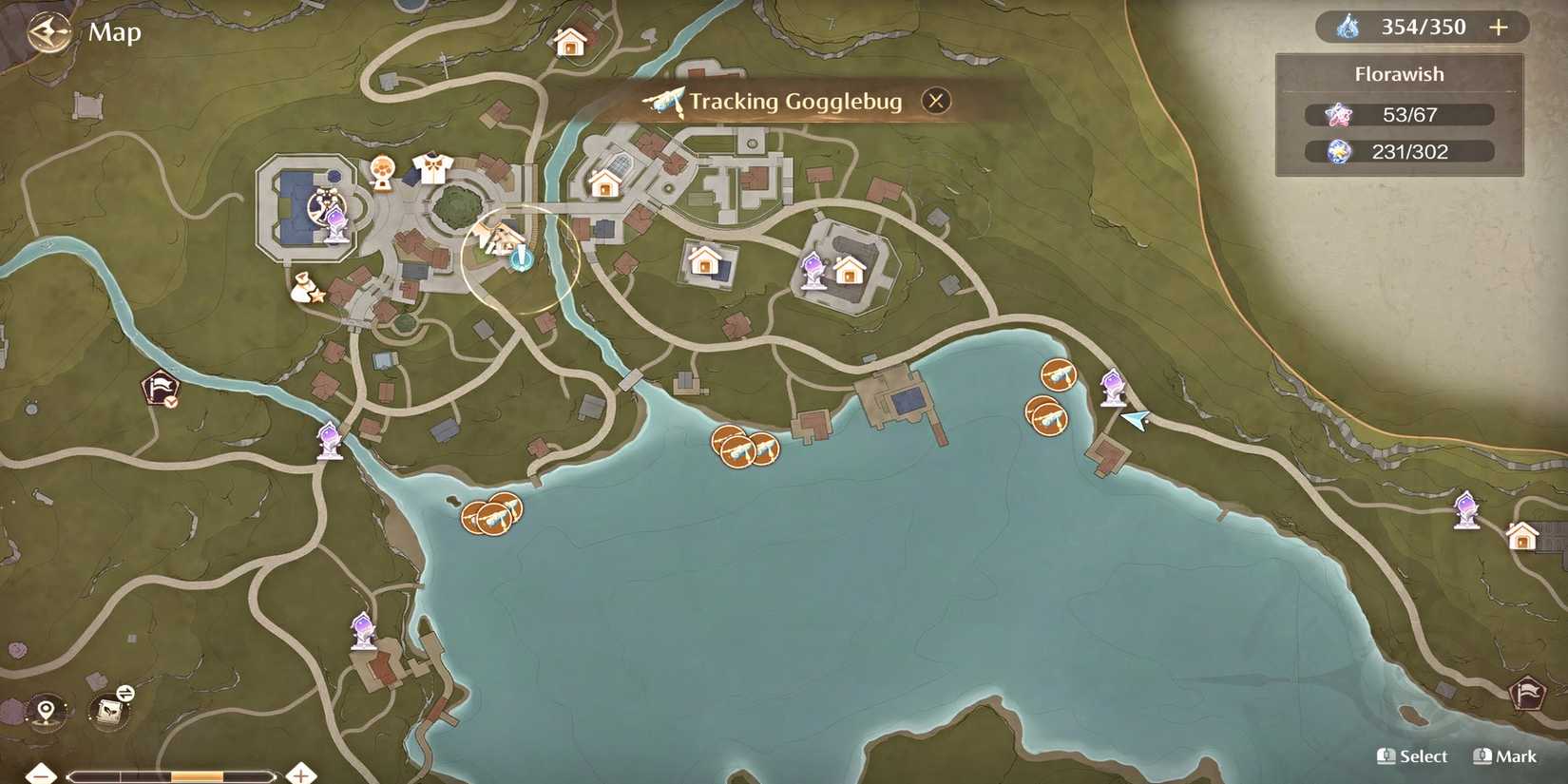Click the transfer arrows icon near bottom left
This screenshot has height=784, width=1568.
pos(124,693)
